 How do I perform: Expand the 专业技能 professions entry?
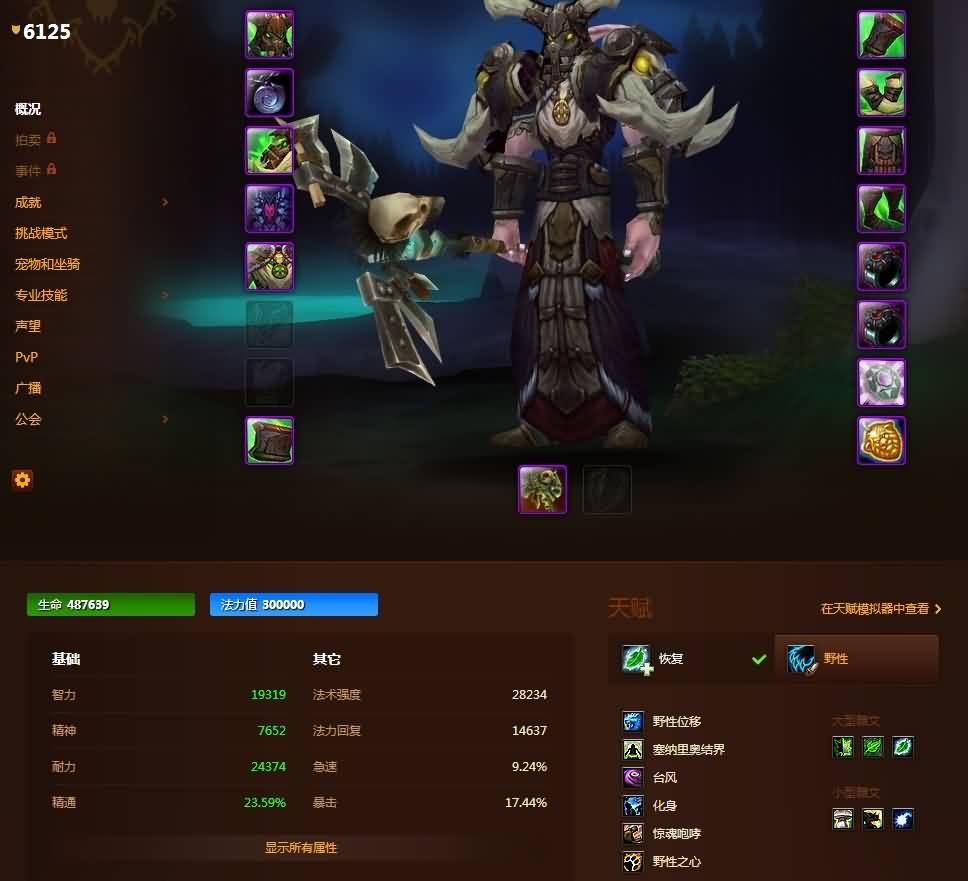click(41, 295)
